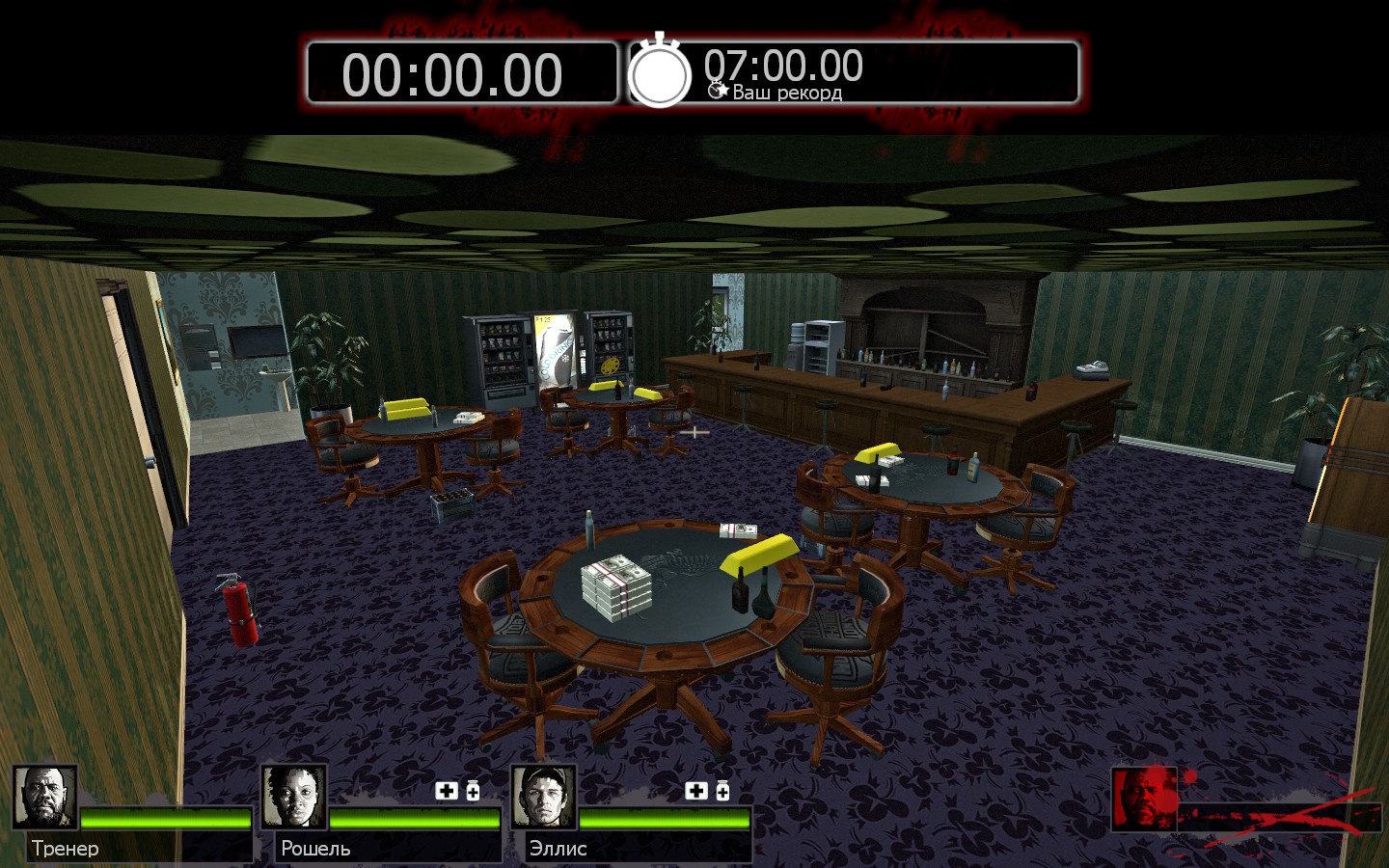Click Эллис's first aid kit icon
The width and height of the screenshot is (1389, 868).
(696, 791)
